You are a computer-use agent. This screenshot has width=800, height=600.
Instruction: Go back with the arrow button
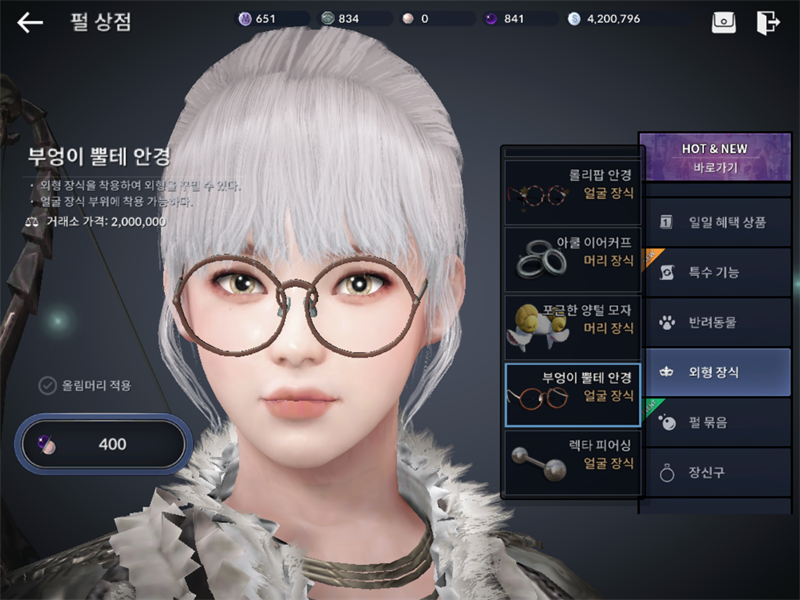click(x=30, y=22)
